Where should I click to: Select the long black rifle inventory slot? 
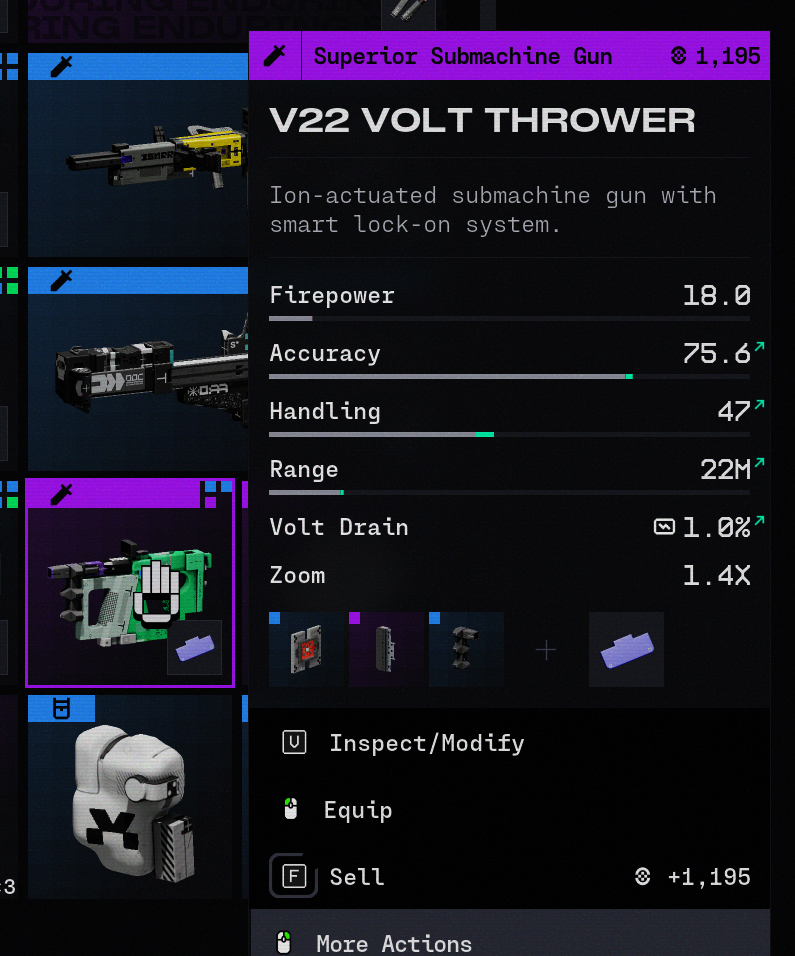tap(138, 372)
